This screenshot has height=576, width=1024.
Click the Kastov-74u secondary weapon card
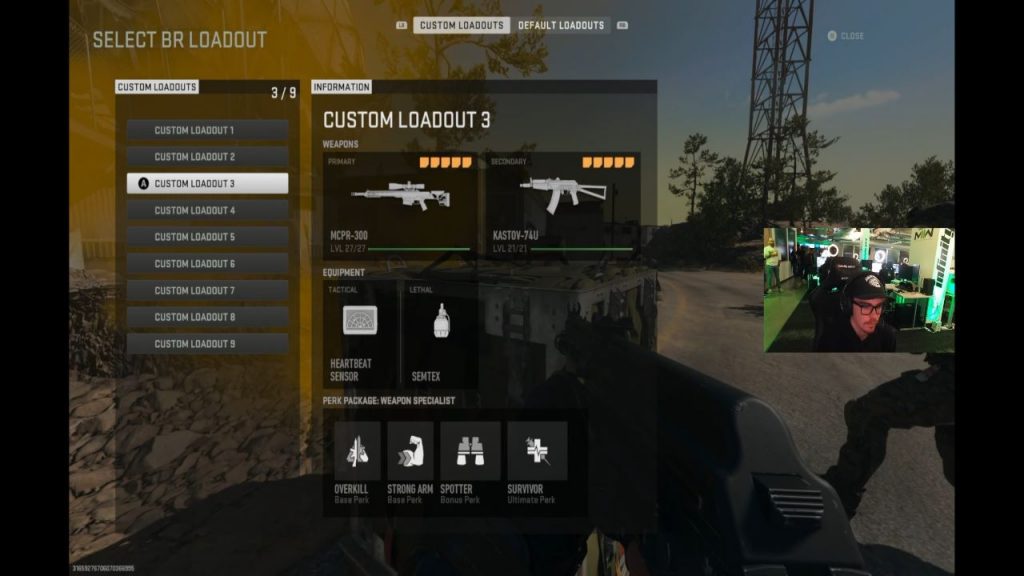(x=563, y=205)
